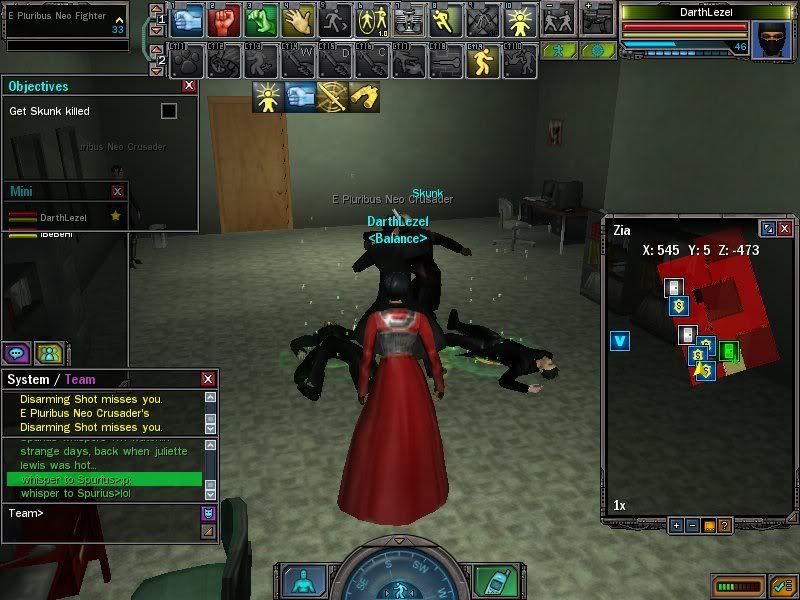The height and width of the screenshot is (600, 800).
Task: Trigger the green grabbing hand ability
Action: 262,19
